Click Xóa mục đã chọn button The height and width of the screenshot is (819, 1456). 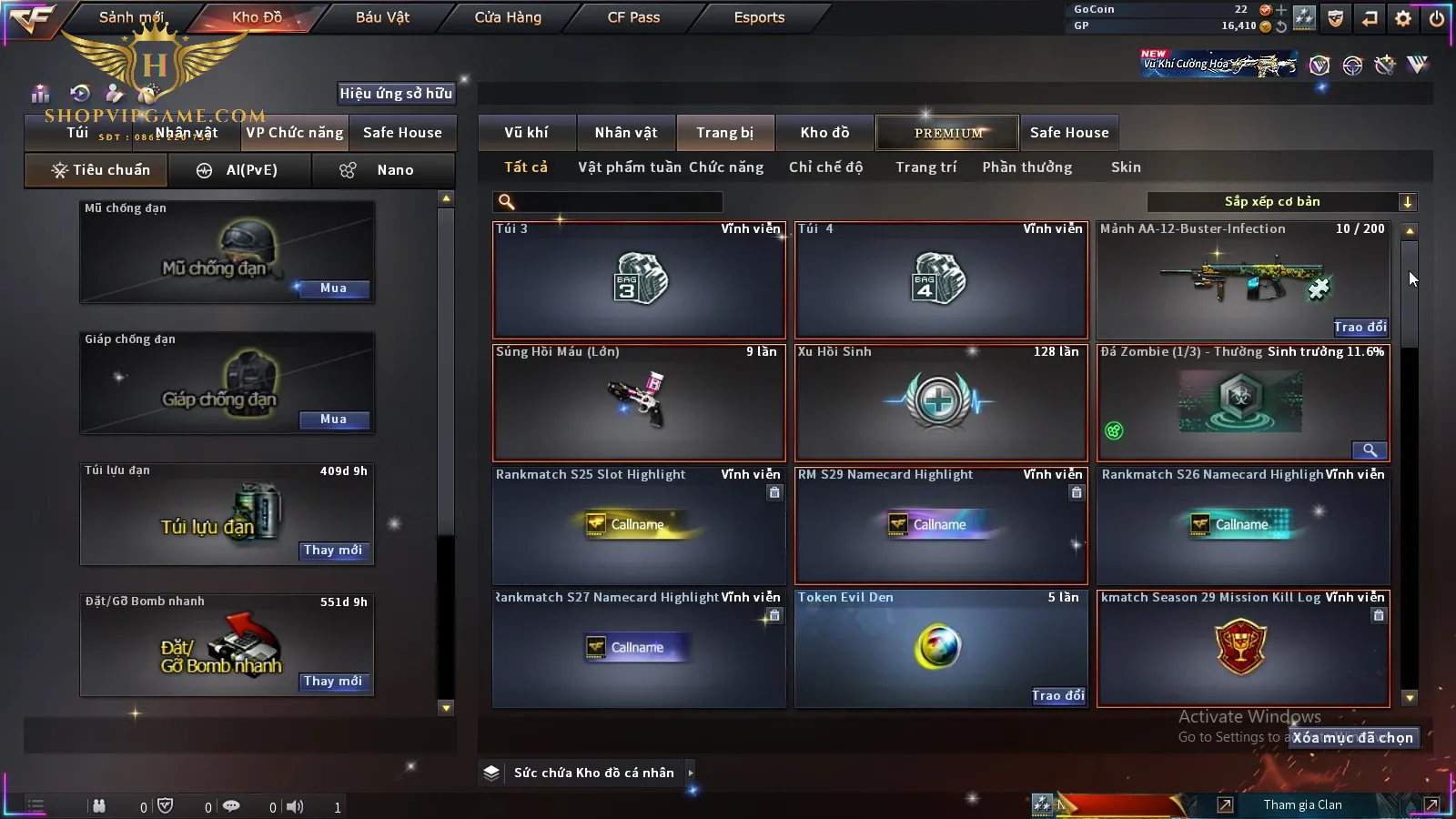(x=1353, y=738)
